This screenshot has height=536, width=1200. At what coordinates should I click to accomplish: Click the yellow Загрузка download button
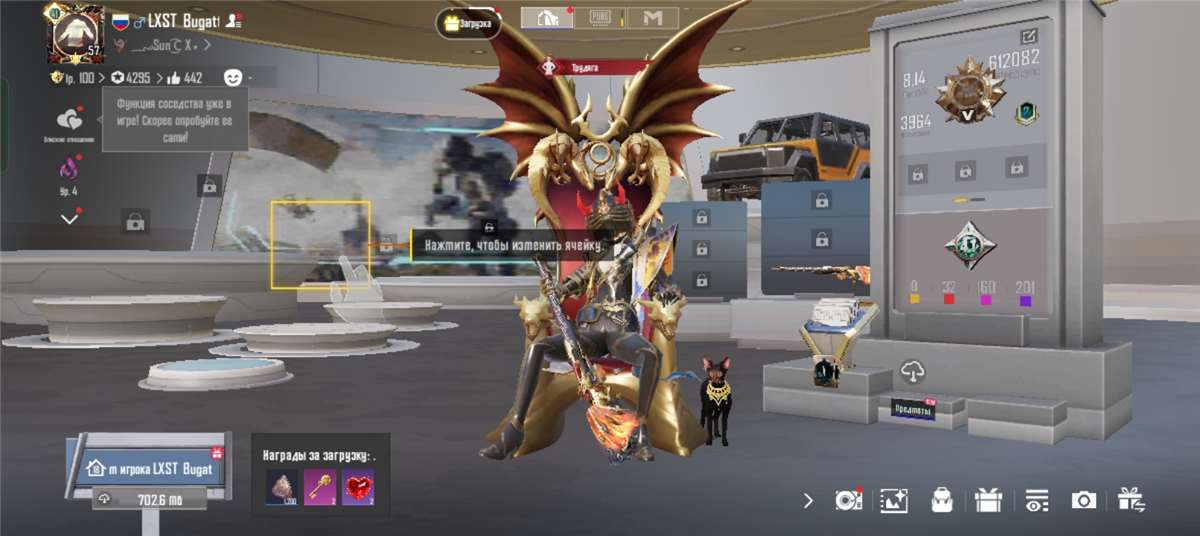coord(469,24)
